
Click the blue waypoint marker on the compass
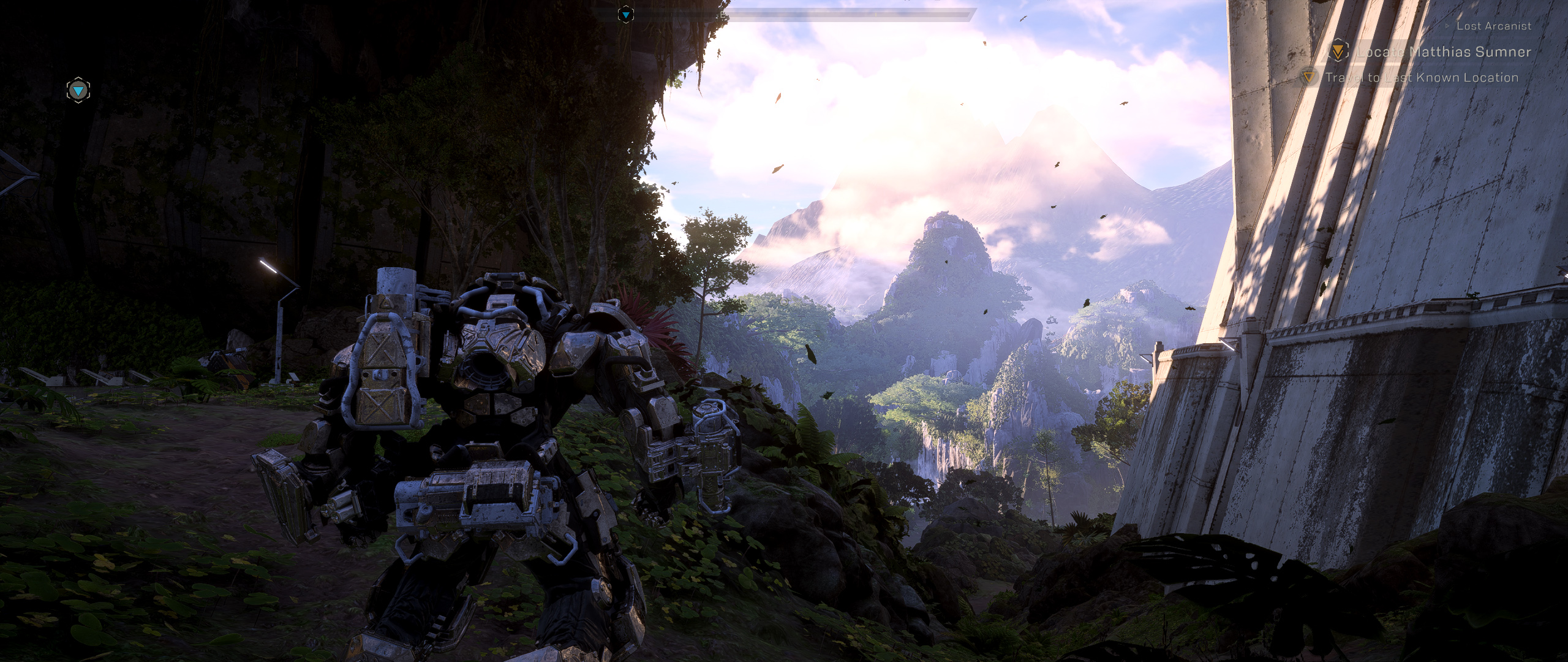pyautogui.click(x=625, y=14)
